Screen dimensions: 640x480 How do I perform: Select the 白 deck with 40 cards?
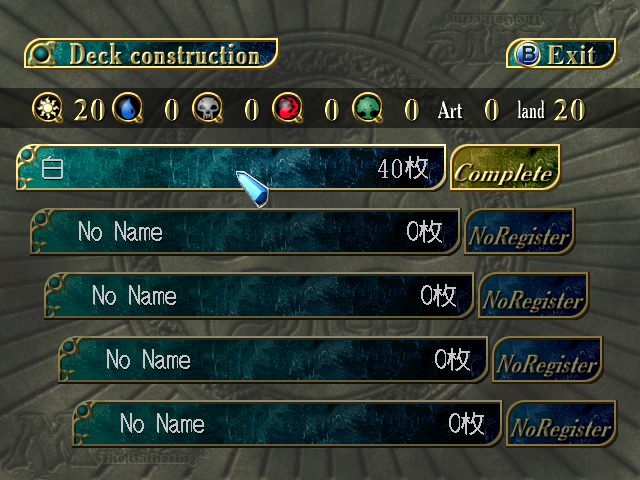(230, 168)
